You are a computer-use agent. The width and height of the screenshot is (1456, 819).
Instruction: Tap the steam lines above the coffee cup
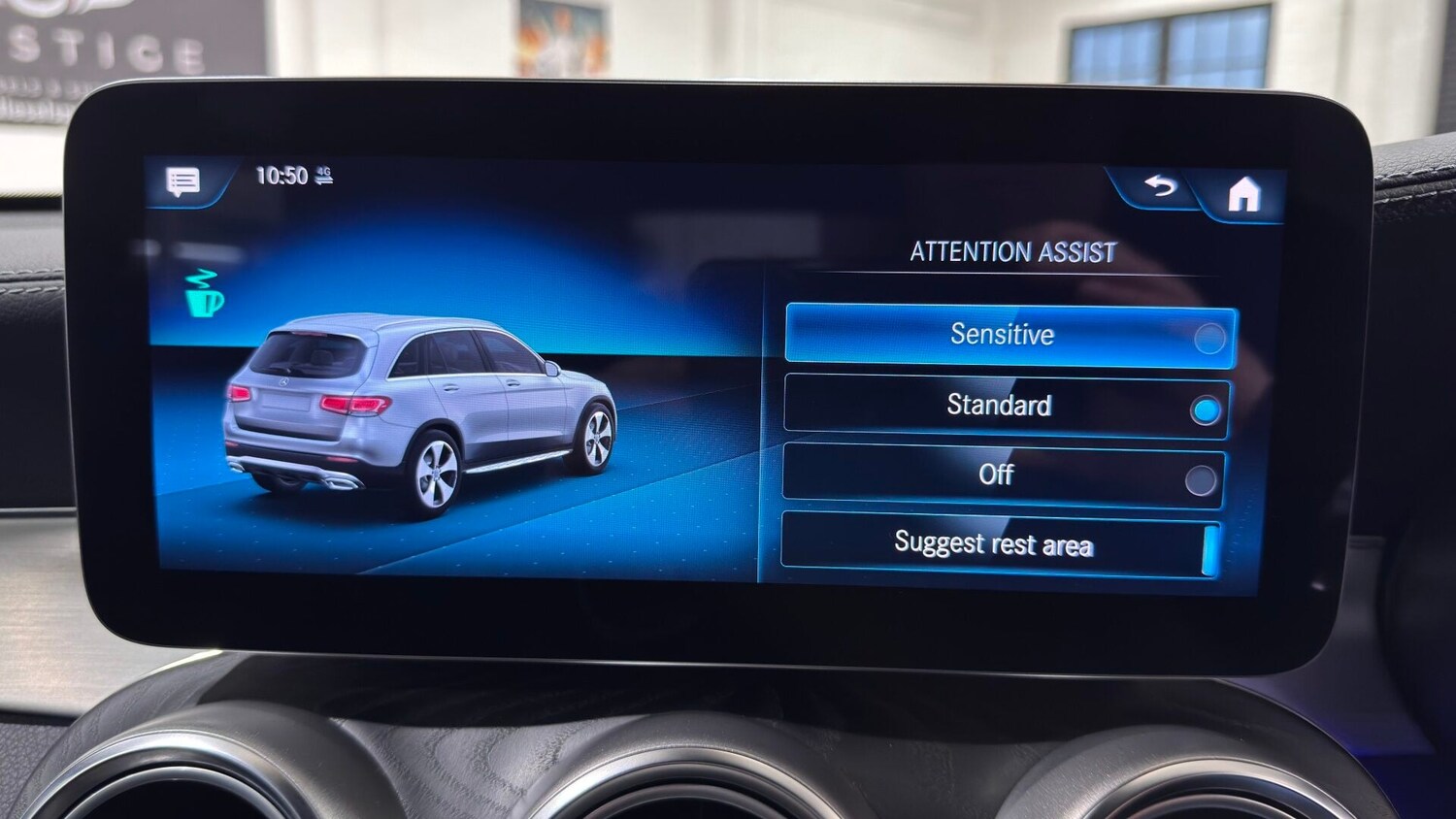coord(201,279)
